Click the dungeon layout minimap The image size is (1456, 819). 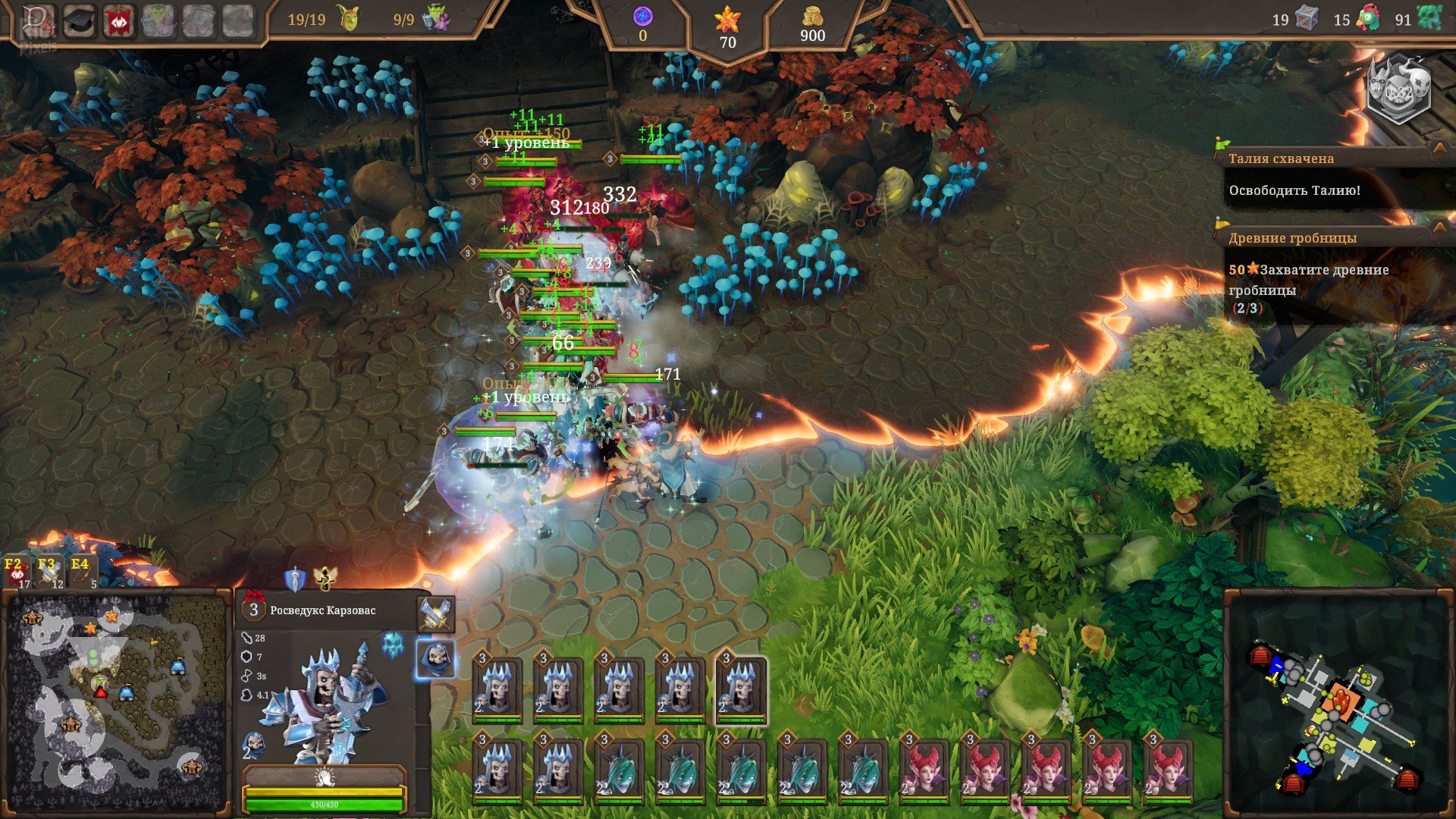pos(1338,705)
